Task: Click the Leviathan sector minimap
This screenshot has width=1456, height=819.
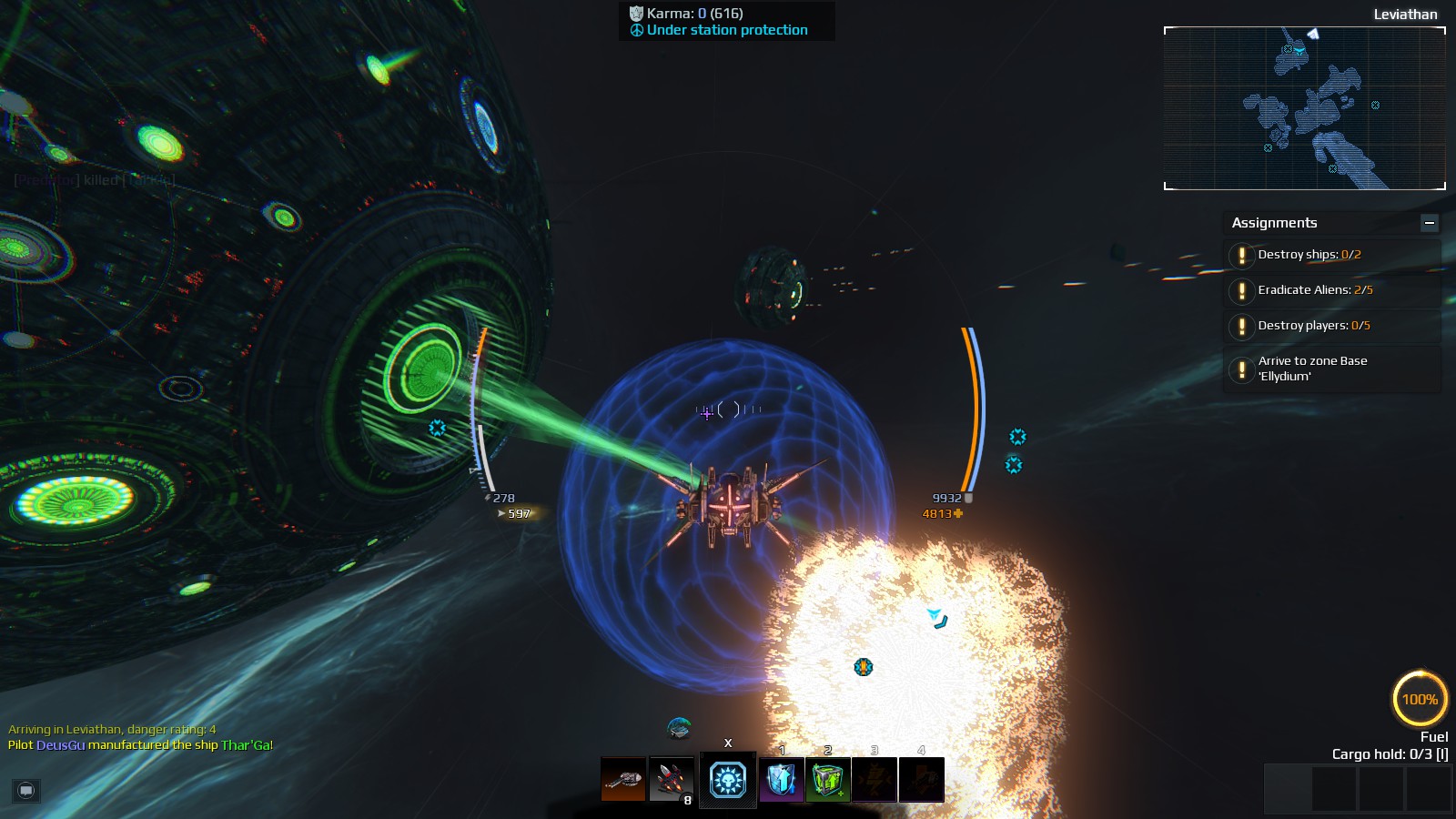Action: click(x=1304, y=108)
